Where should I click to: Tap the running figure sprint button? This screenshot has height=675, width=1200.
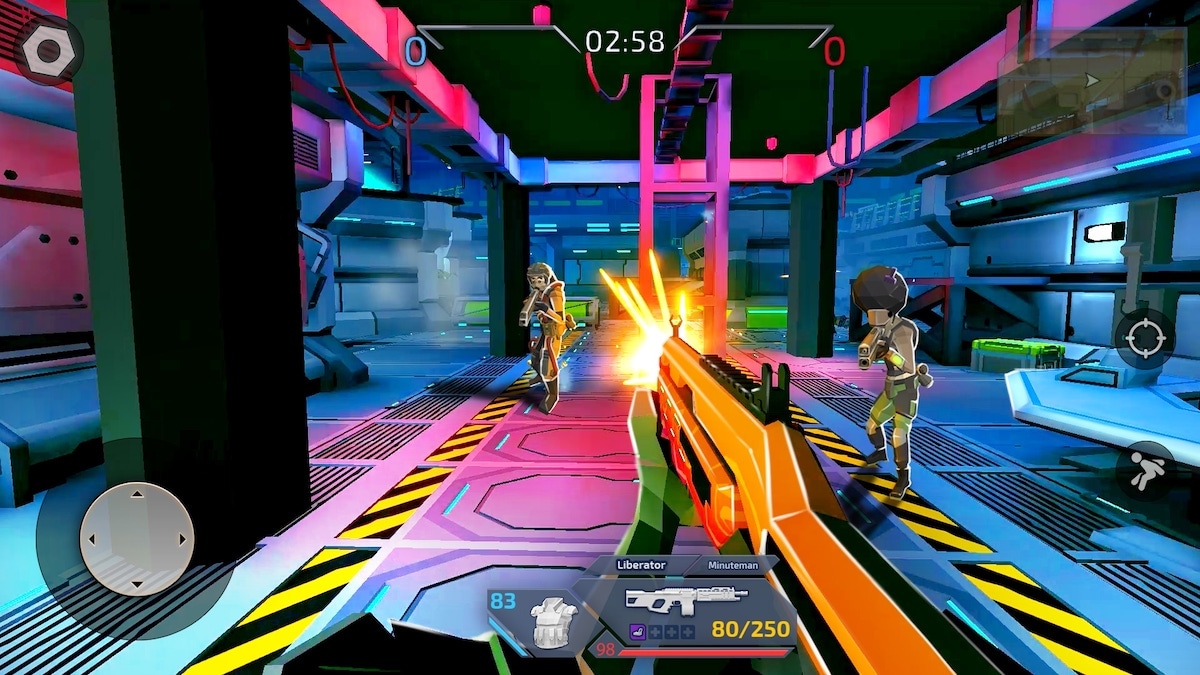1144,470
